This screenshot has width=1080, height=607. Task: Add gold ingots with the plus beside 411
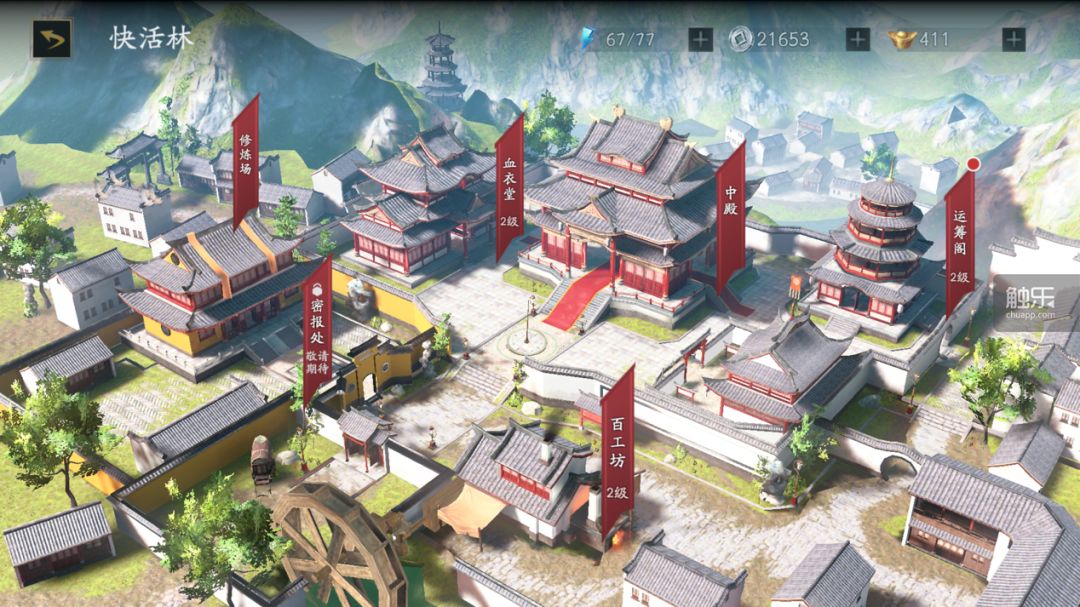coord(1013,39)
